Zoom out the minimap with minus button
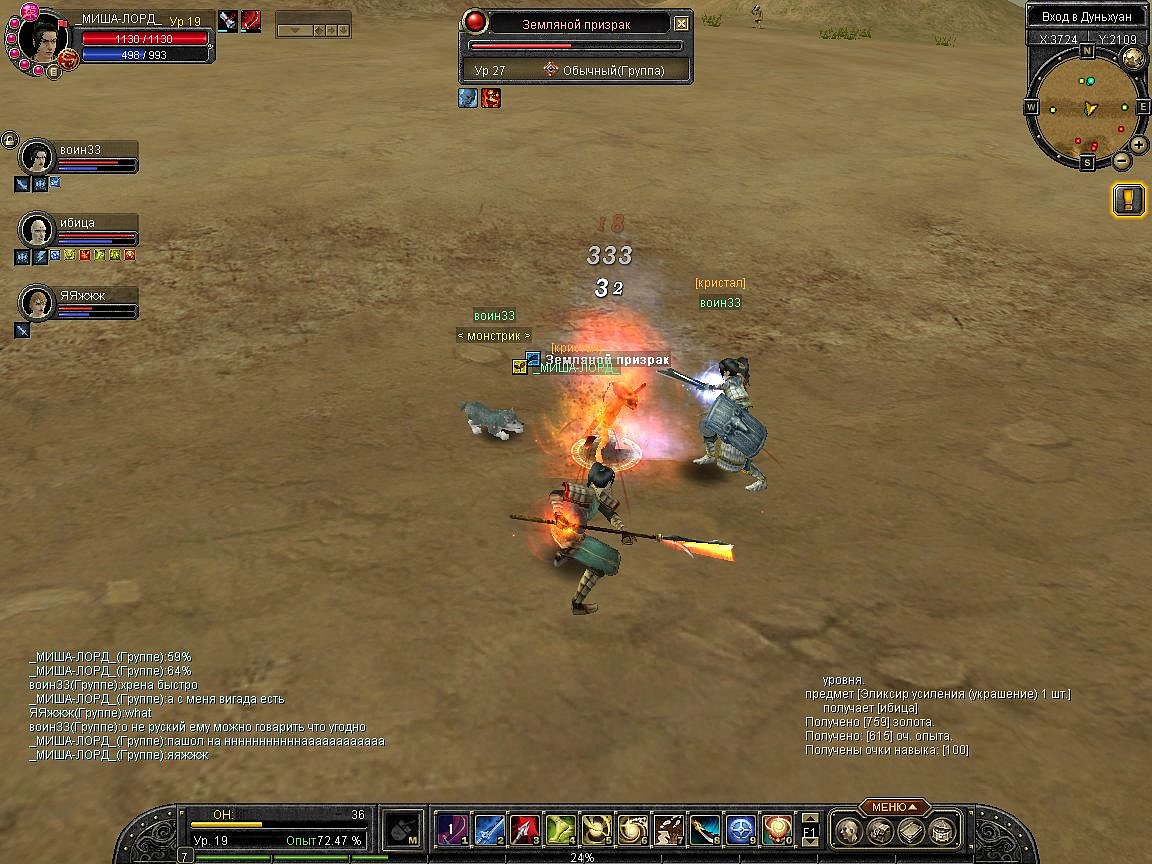 1122,160
